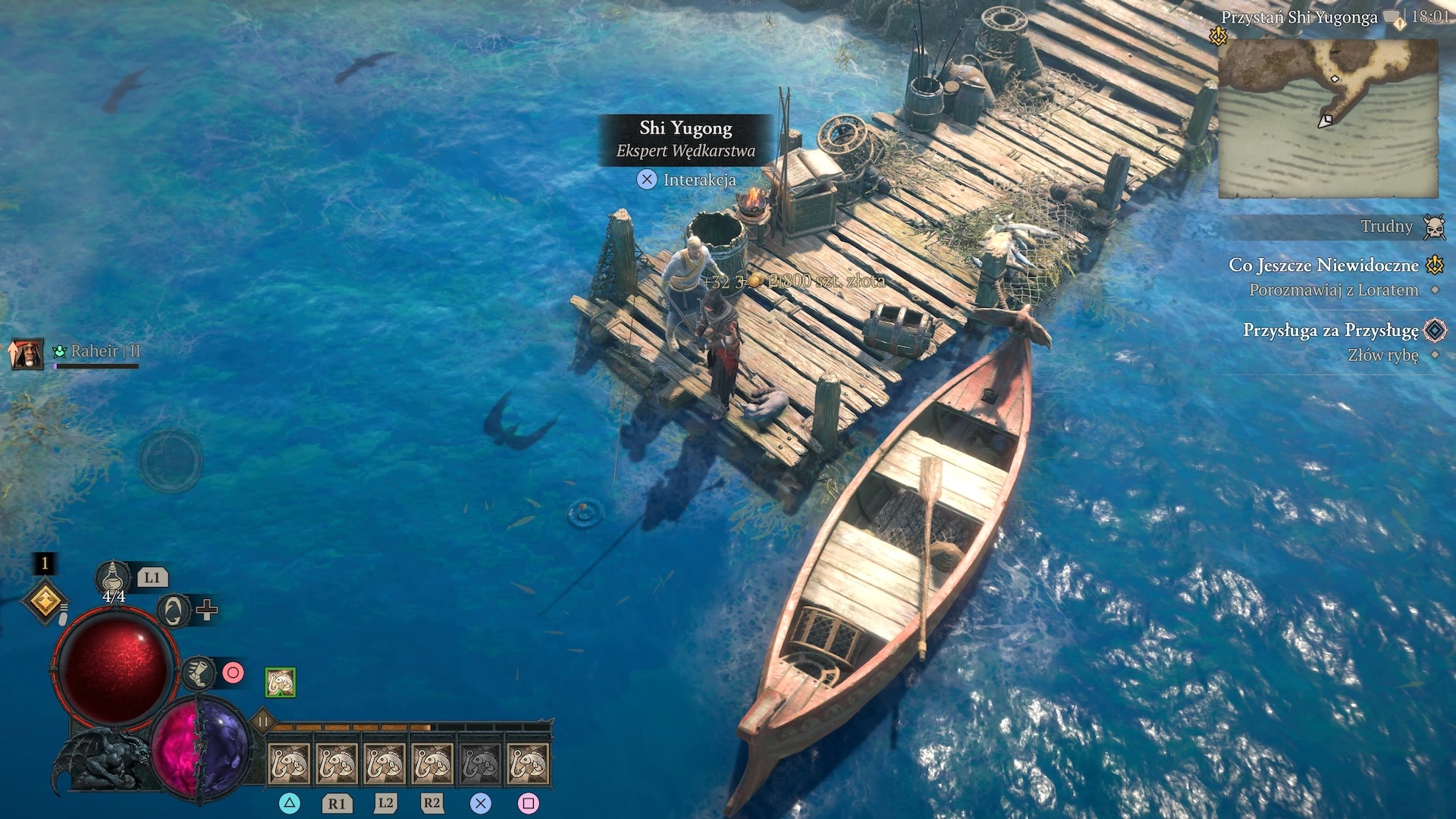Click Raheir's mercenary portrait
Viewport: 1456px width, 819px height.
(26, 353)
